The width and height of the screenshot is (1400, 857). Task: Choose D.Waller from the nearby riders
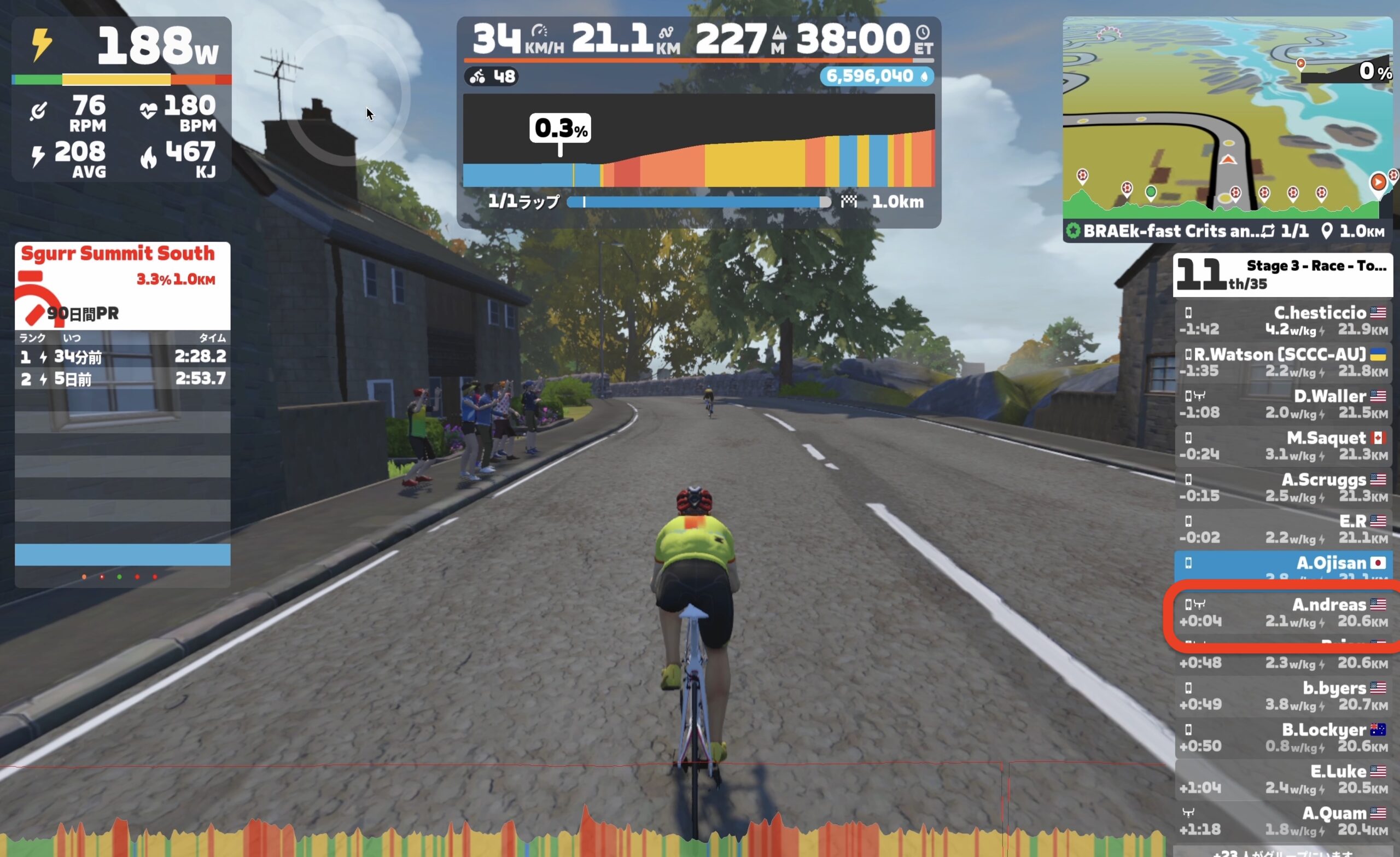1283,404
